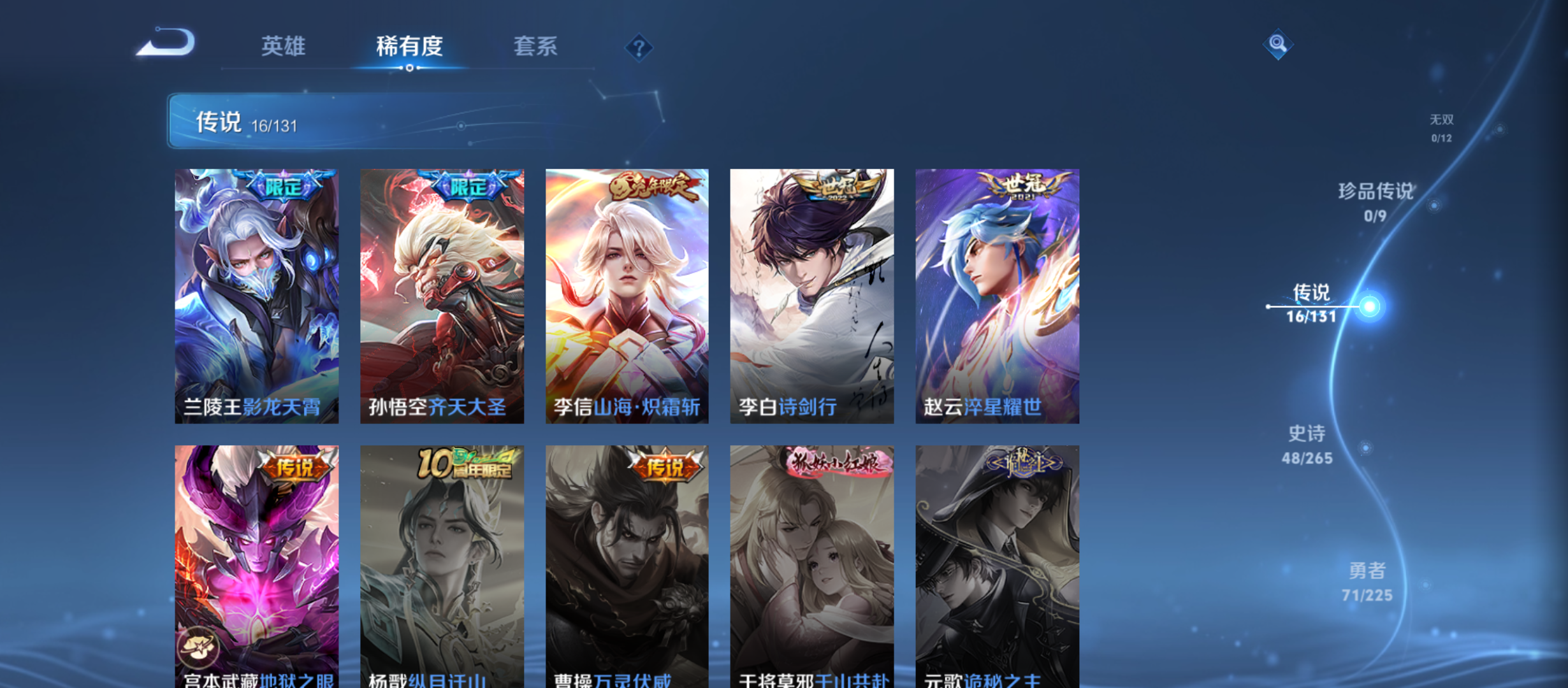The image size is (1568, 688).
Task: Click the help question mark icon
Action: [x=639, y=47]
